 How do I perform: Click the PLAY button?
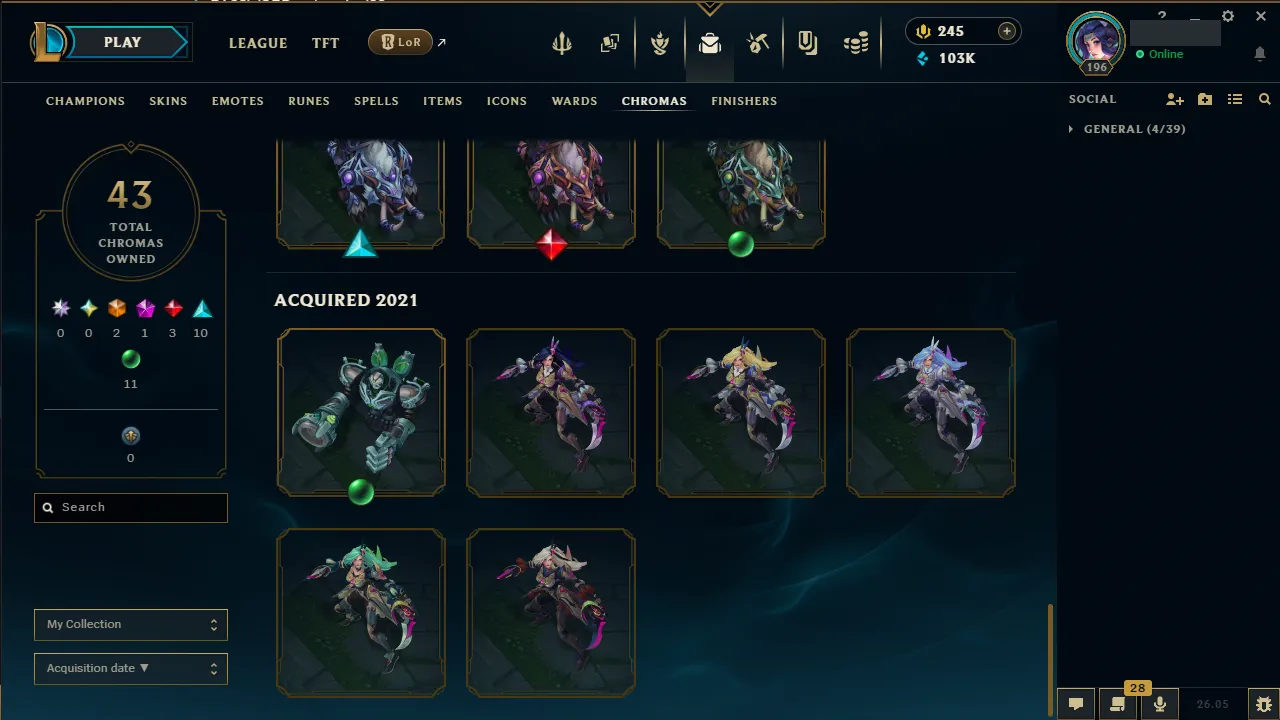(x=122, y=42)
